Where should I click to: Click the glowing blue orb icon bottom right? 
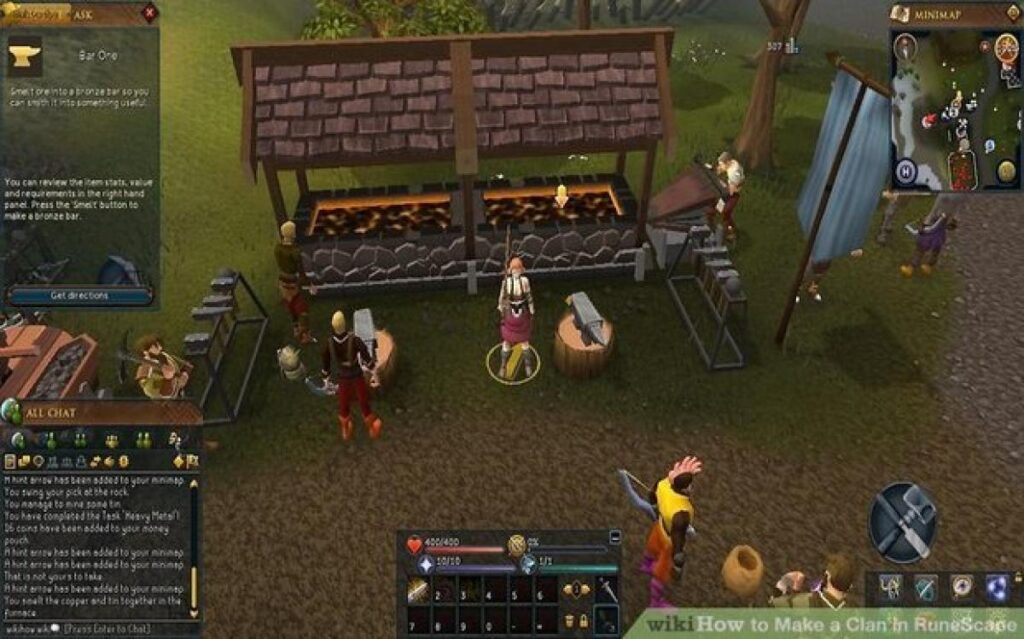click(997, 586)
